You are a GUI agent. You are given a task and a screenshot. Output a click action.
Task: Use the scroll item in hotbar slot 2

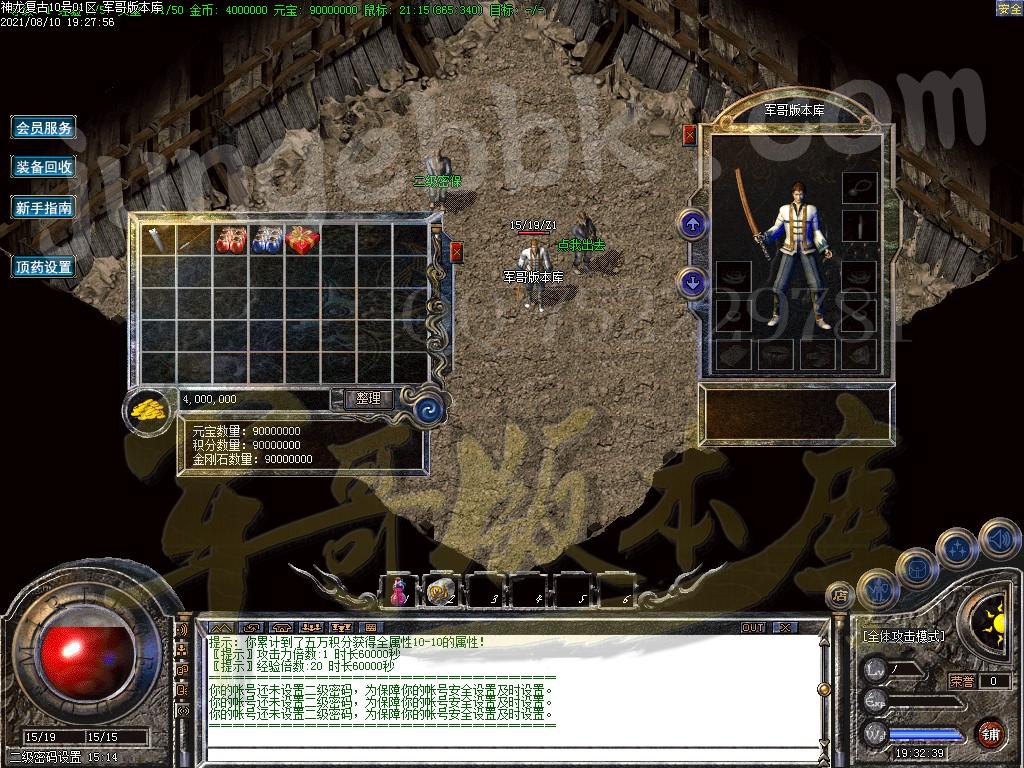tap(441, 591)
